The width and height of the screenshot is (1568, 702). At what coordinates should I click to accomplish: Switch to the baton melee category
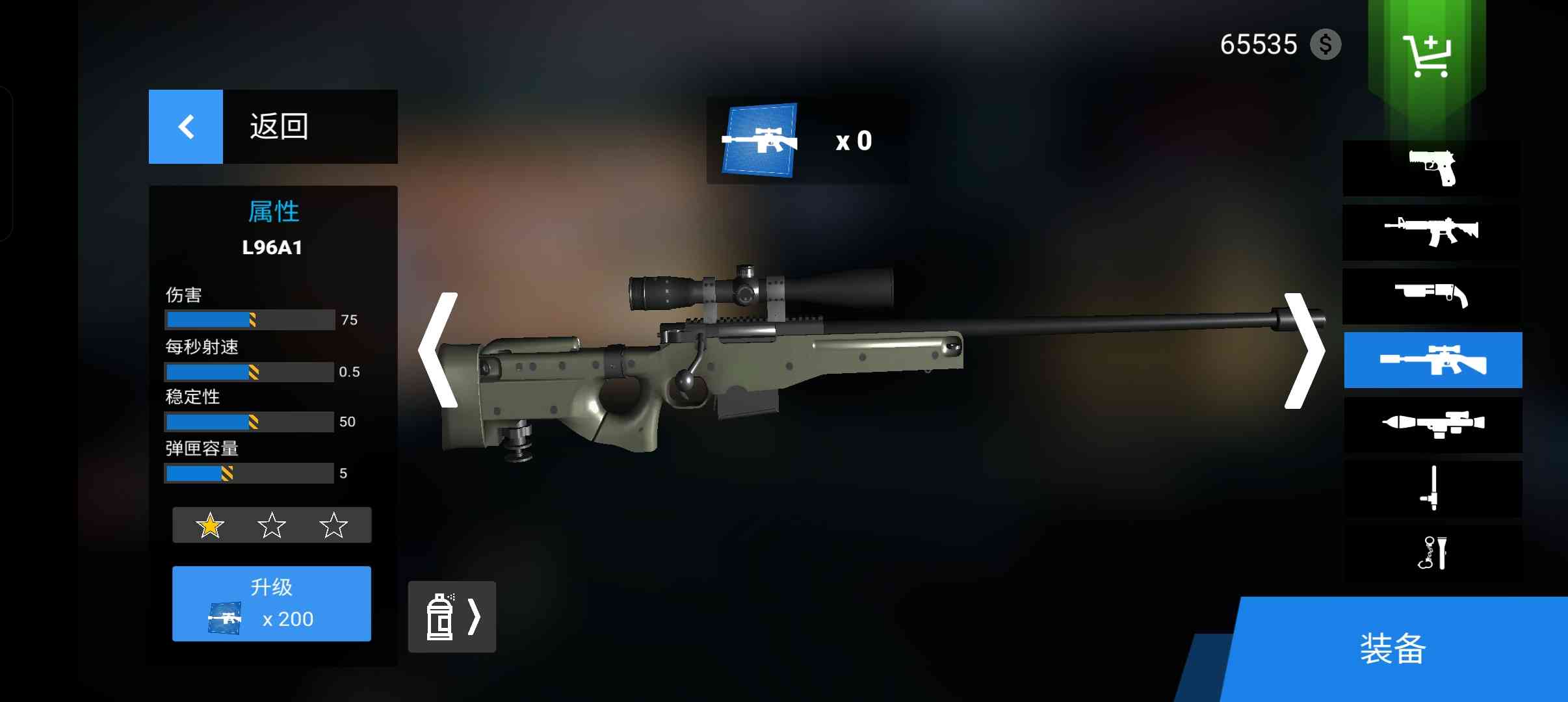pyautogui.click(x=1433, y=488)
